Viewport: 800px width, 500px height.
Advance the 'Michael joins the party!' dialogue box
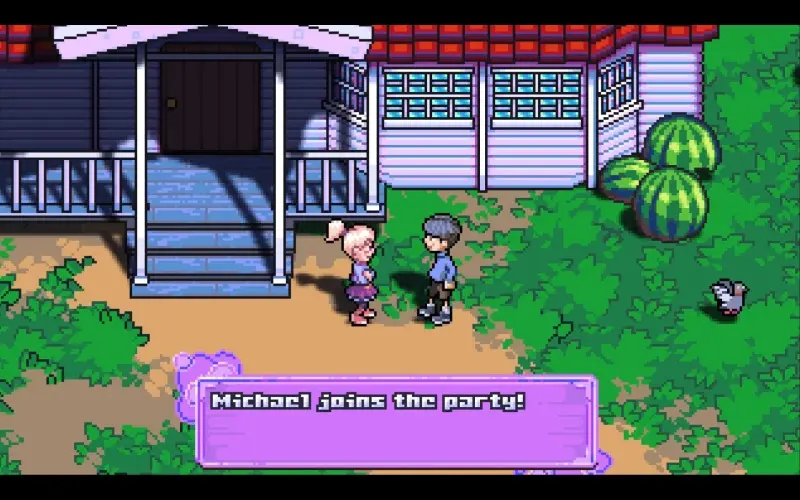(x=396, y=420)
